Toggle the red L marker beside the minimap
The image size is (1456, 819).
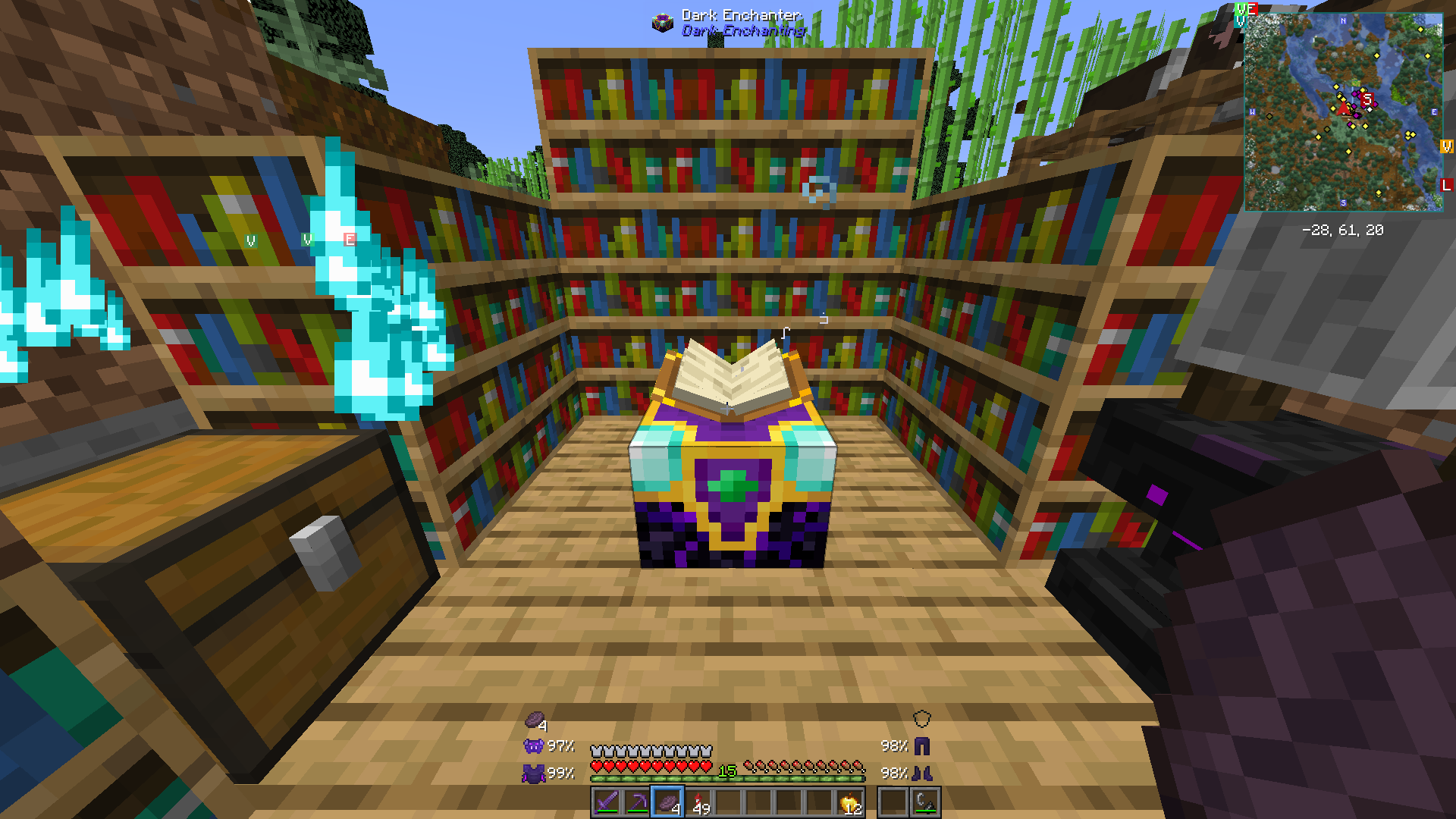click(1445, 184)
